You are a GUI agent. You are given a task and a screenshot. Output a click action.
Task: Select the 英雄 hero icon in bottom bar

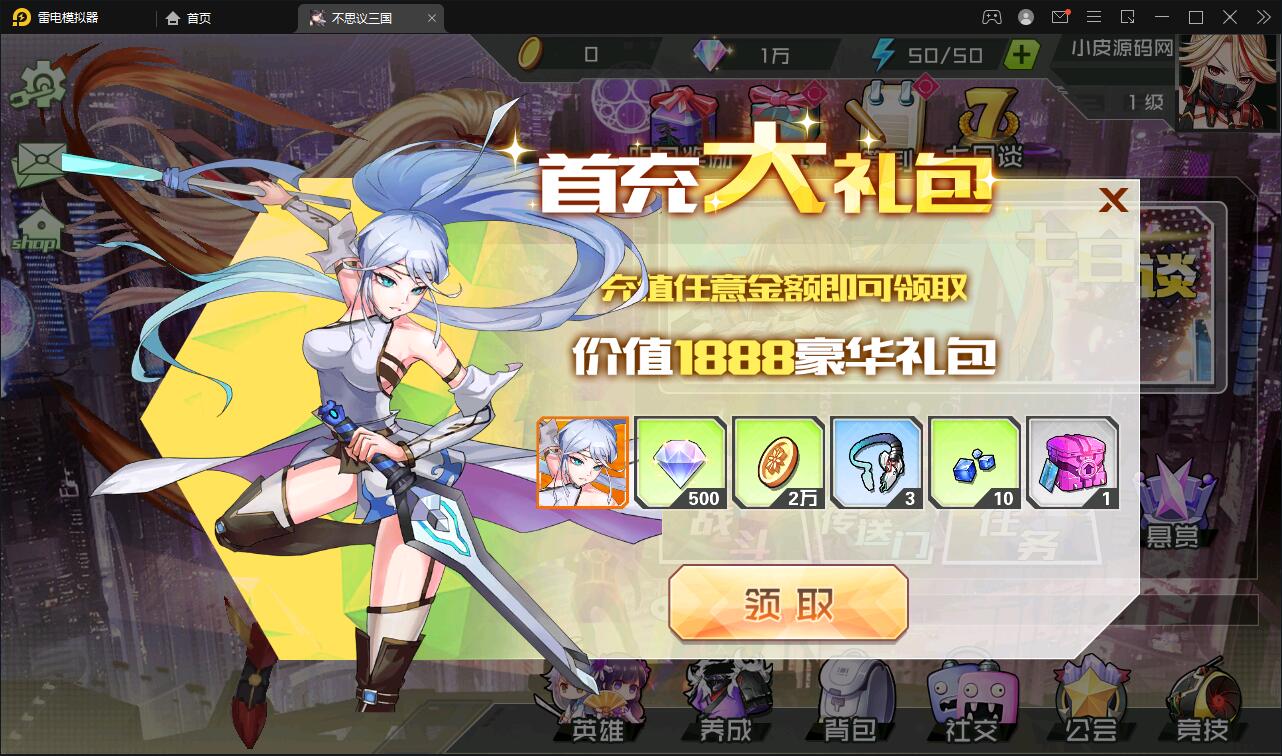pos(597,700)
